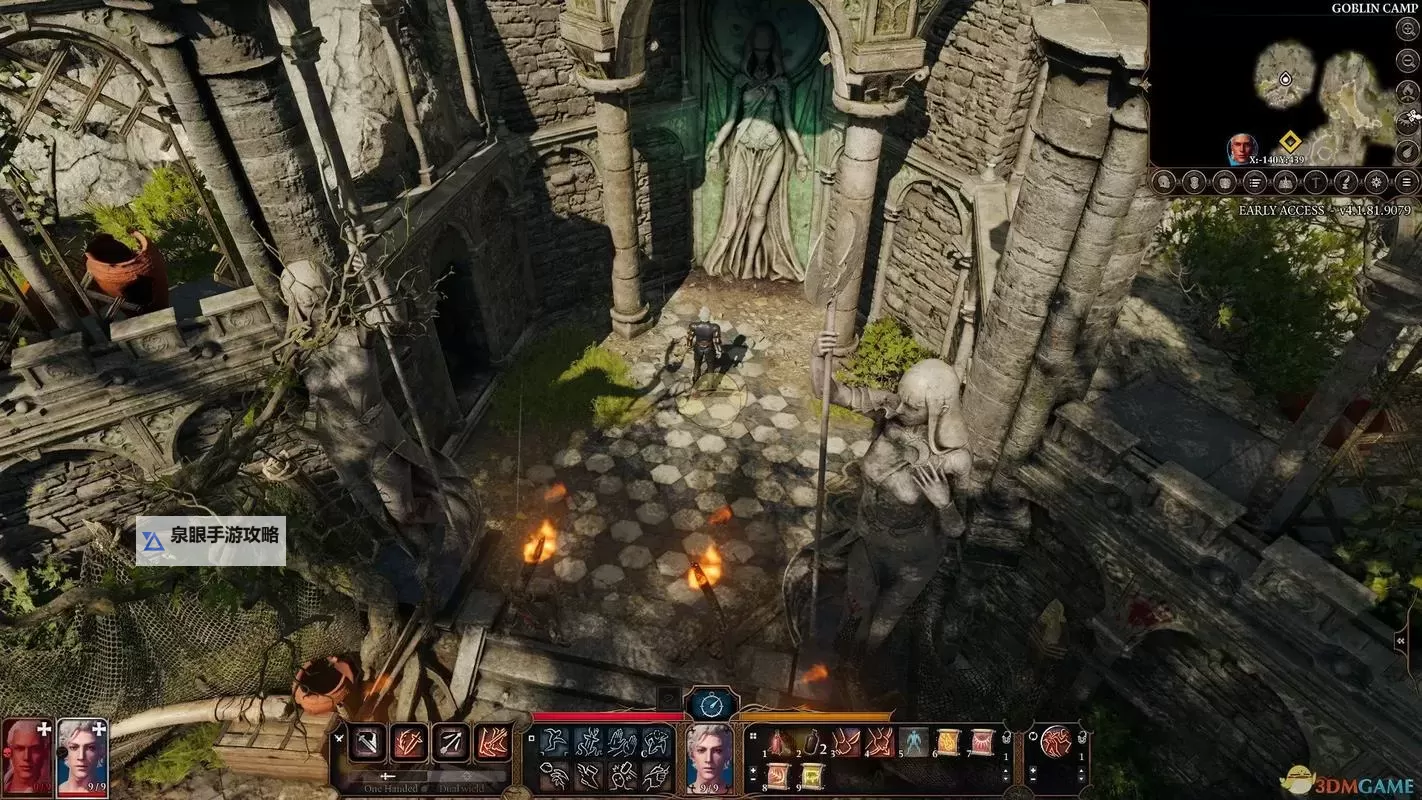Use the orange scroll in hotbar slot 6
The image size is (1422, 800).
click(947, 742)
